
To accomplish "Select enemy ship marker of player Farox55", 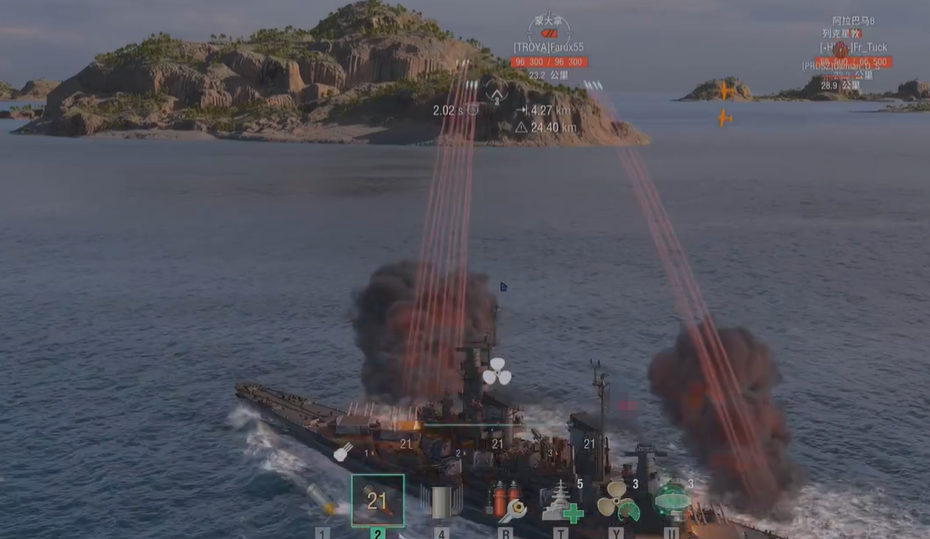I will click(x=547, y=34).
